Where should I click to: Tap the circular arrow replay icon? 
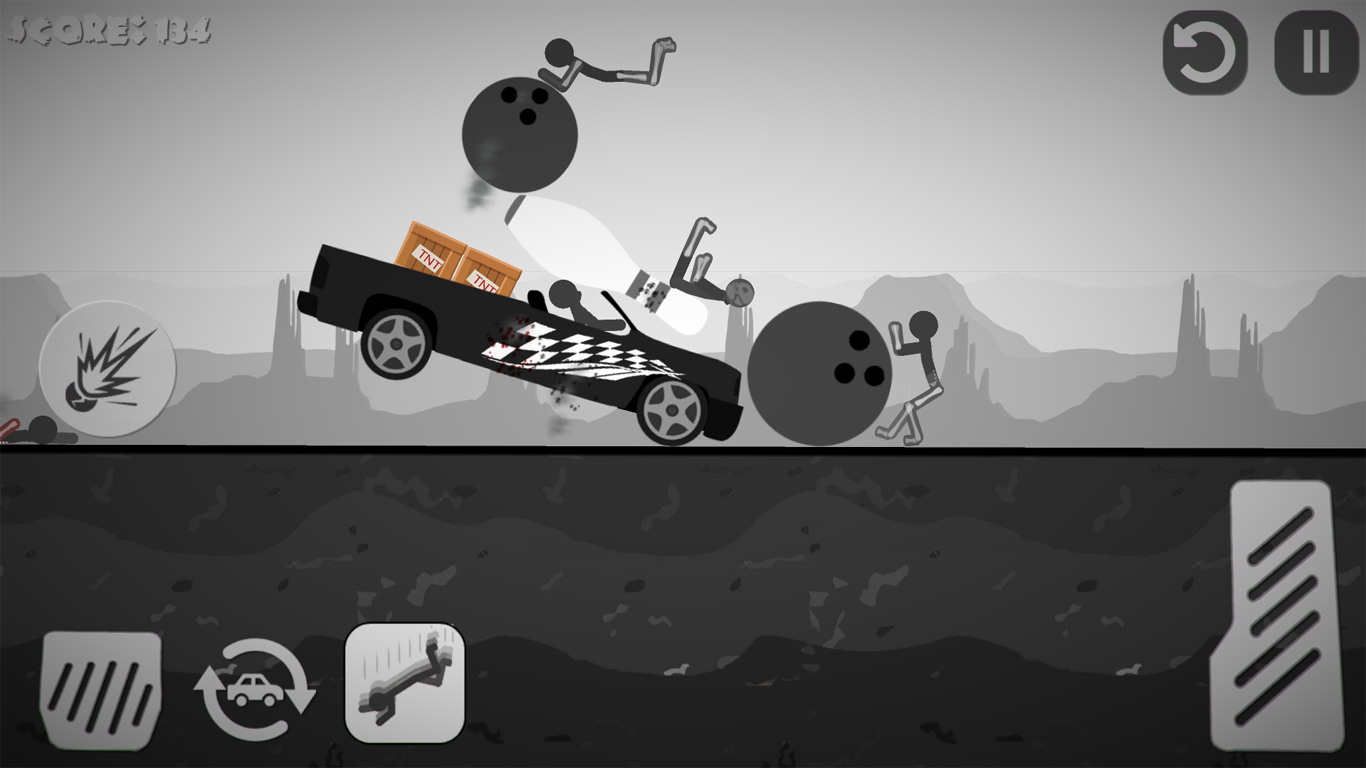tap(1207, 50)
